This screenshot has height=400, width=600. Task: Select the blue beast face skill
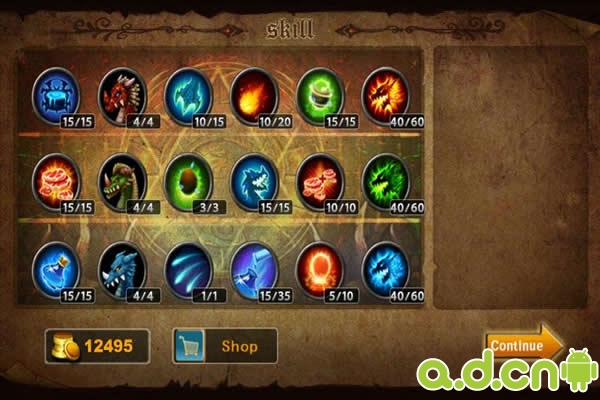(385, 266)
